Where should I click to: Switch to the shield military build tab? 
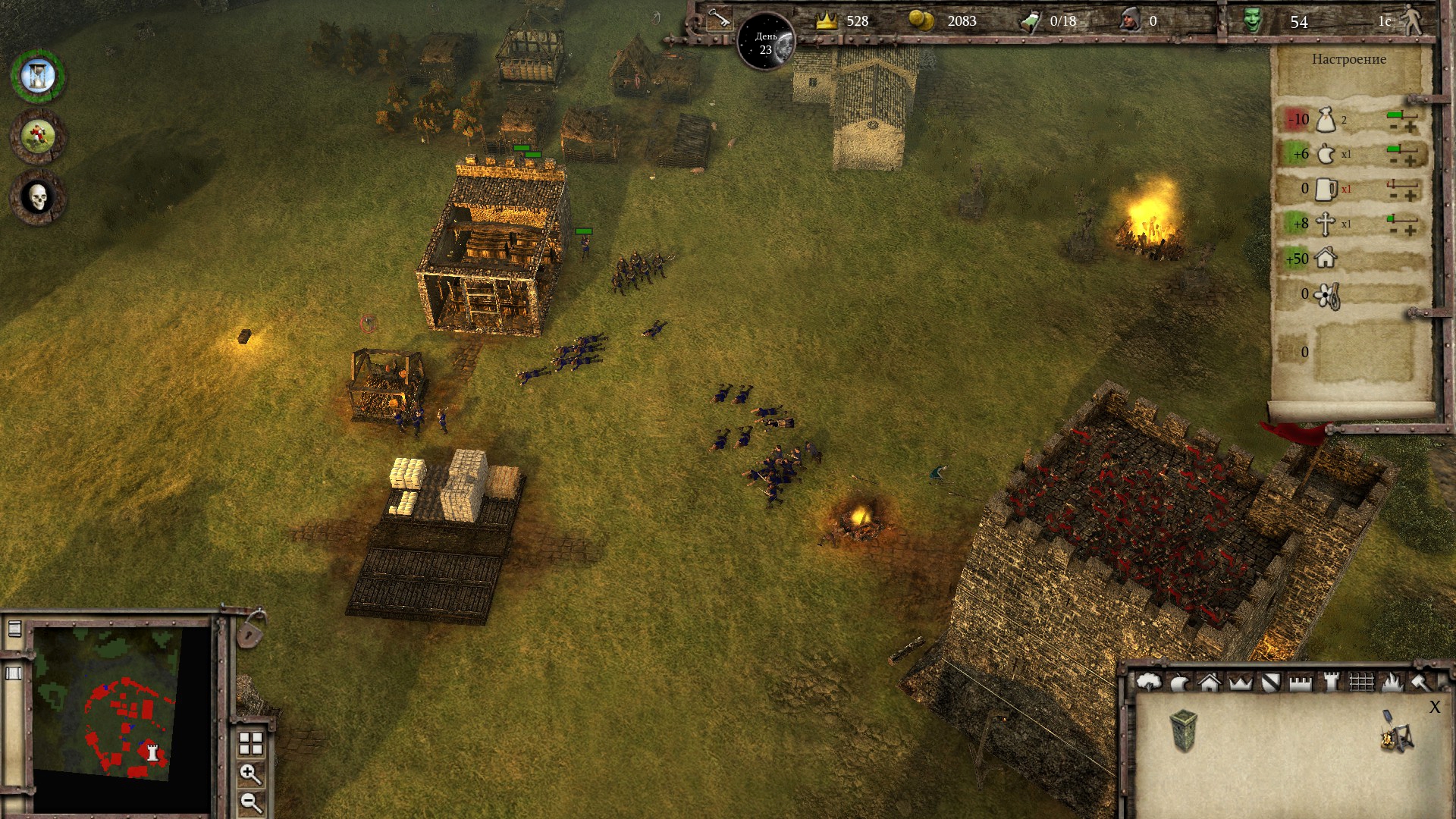[x=1270, y=682]
